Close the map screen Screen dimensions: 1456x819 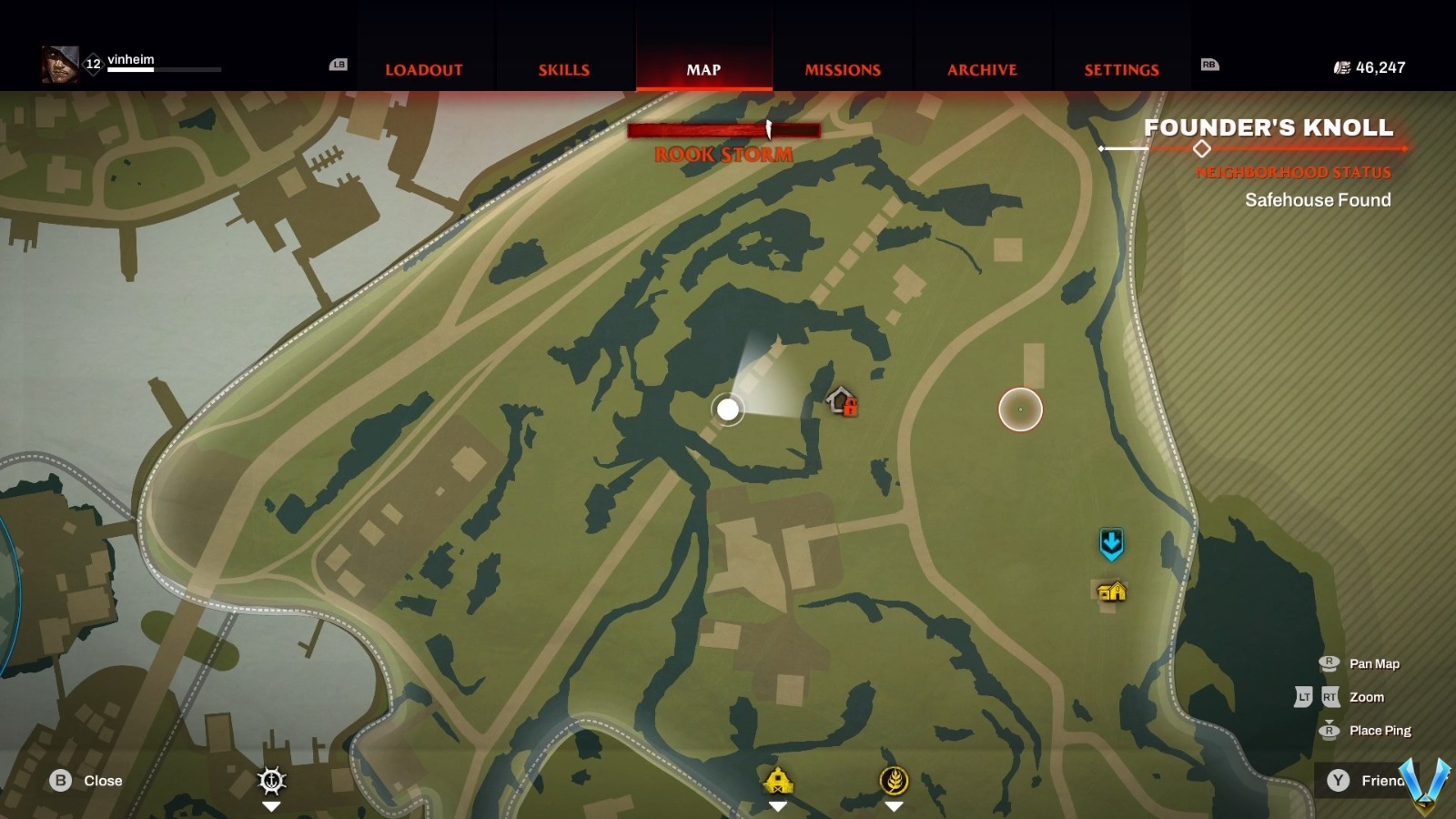87,781
